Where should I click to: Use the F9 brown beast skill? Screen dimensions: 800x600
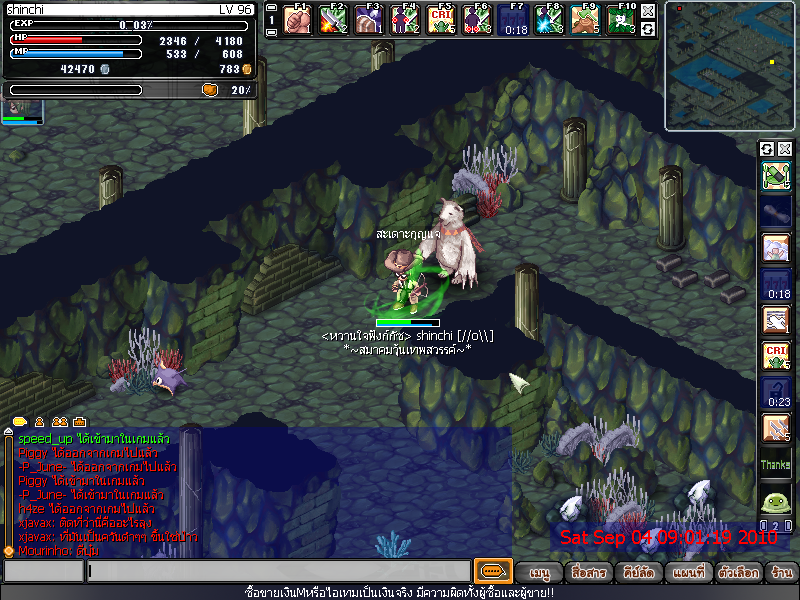[584, 19]
